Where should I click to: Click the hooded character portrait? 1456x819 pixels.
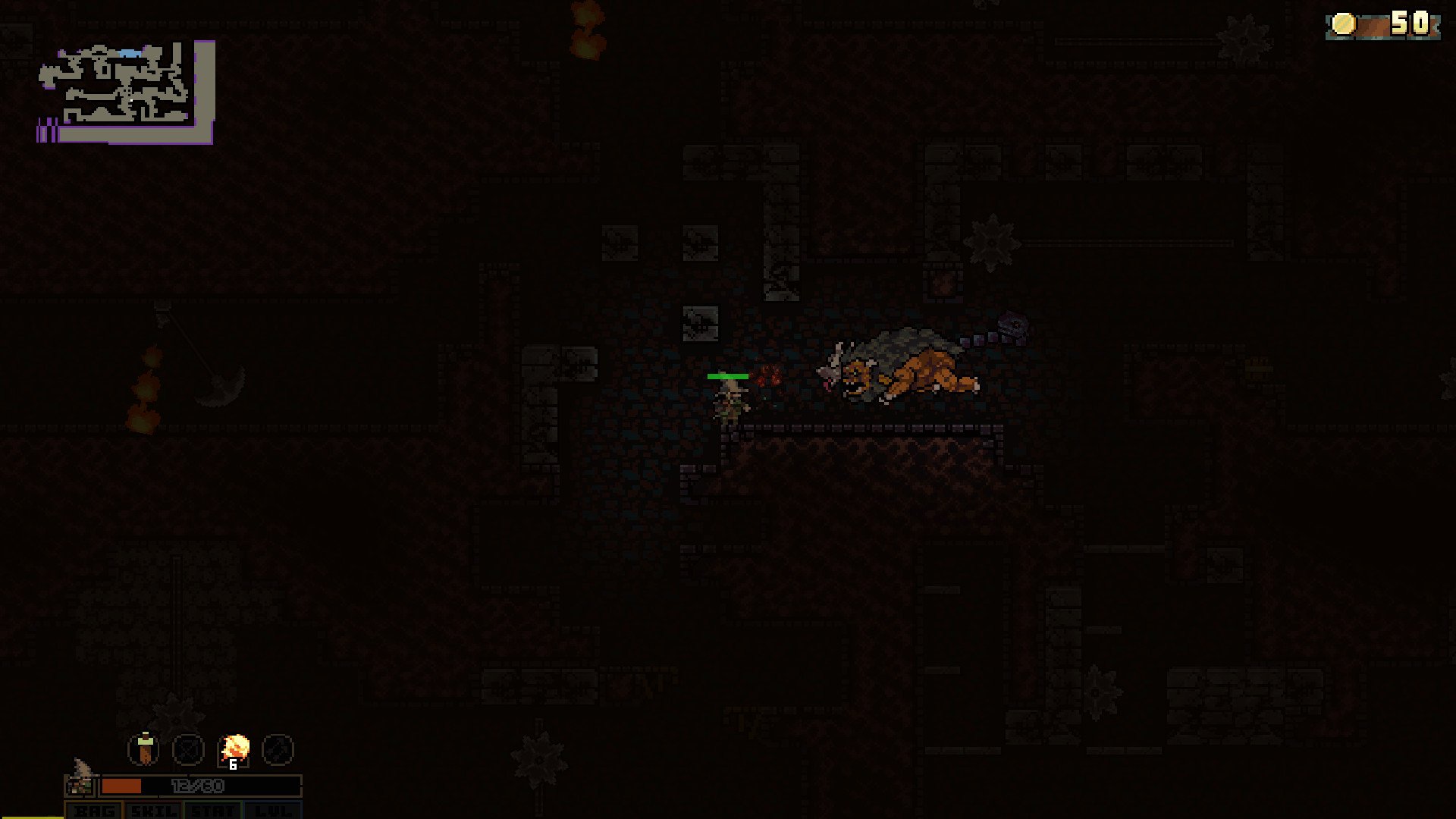click(x=80, y=781)
